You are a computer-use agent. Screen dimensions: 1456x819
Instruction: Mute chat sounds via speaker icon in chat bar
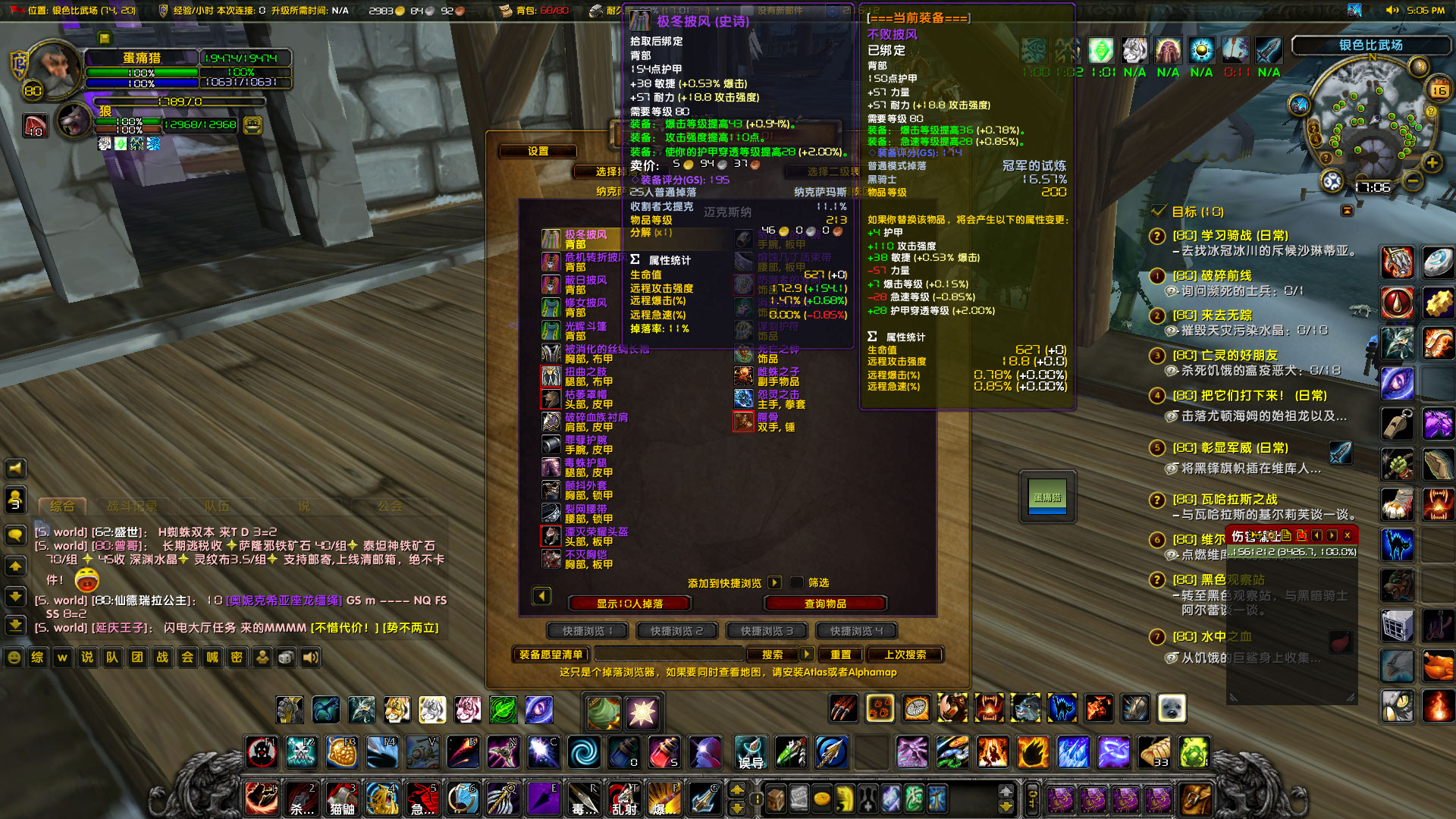(x=309, y=658)
